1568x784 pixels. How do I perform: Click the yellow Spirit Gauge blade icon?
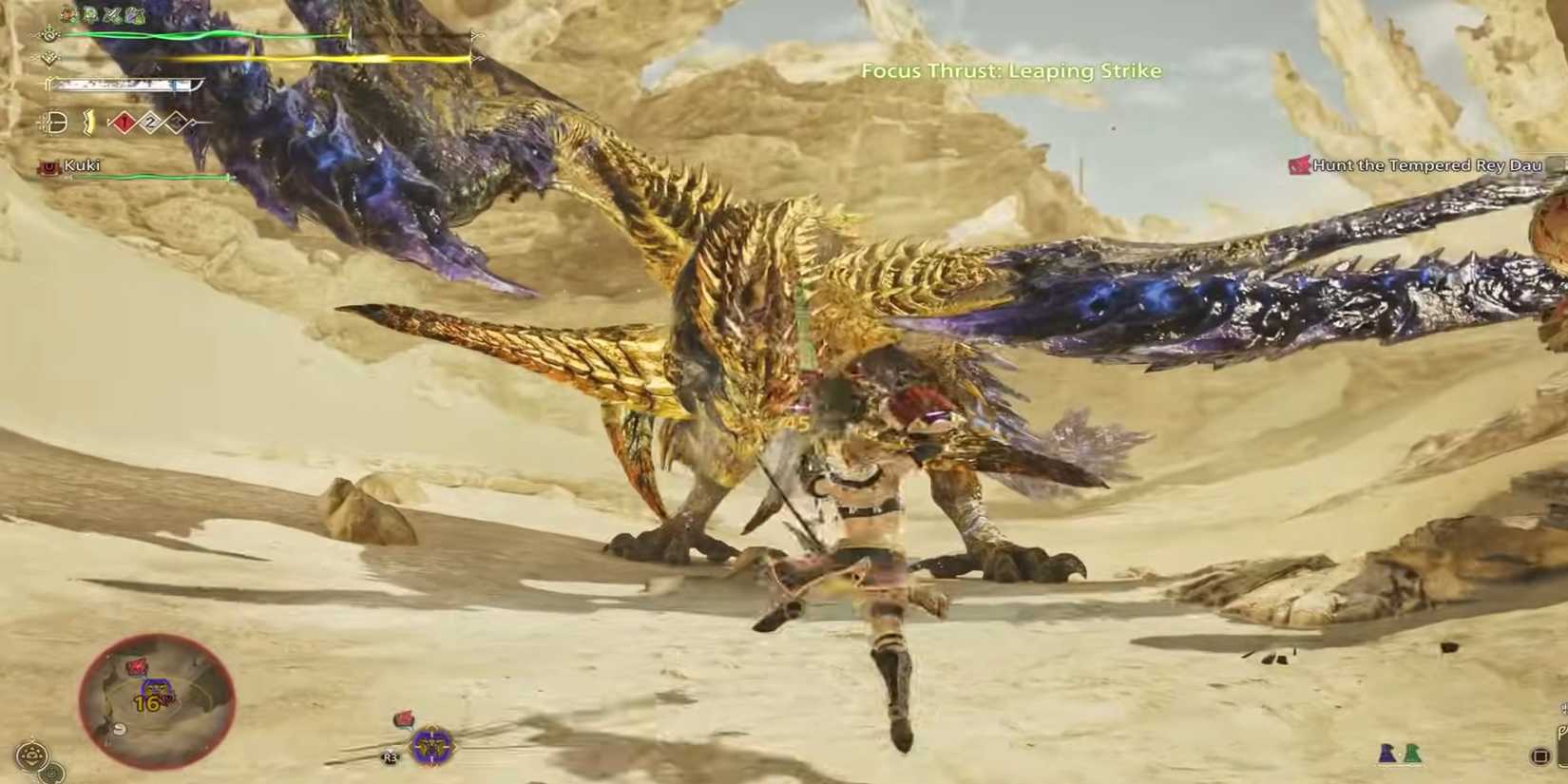89,123
